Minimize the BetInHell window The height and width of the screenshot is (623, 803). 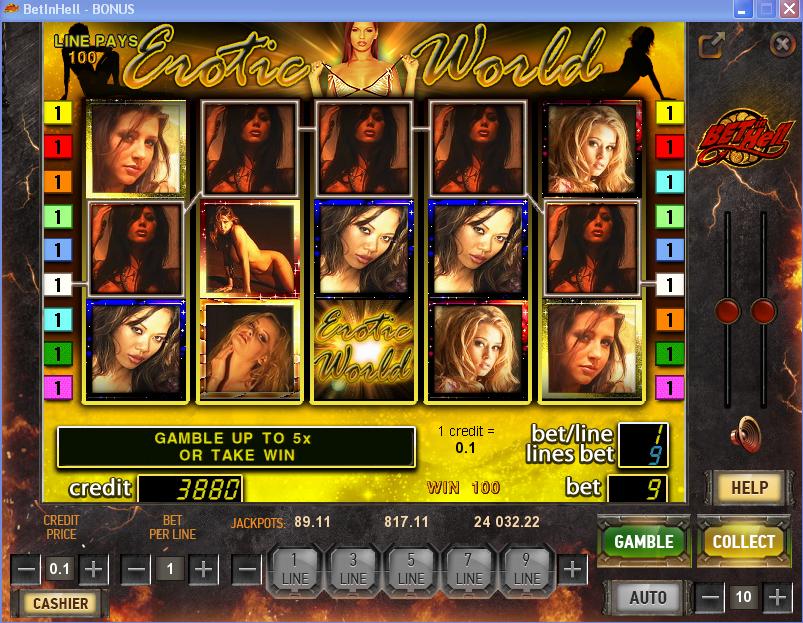point(739,9)
